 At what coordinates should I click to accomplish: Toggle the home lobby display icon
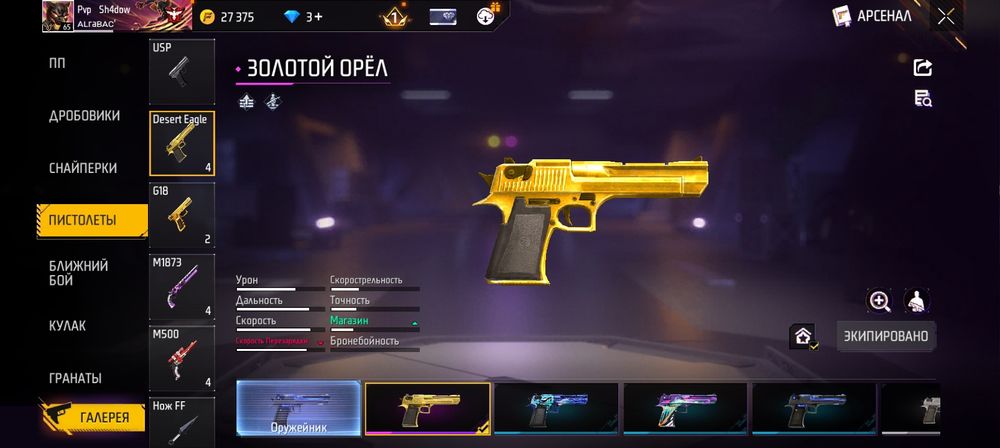[x=803, y=337]
